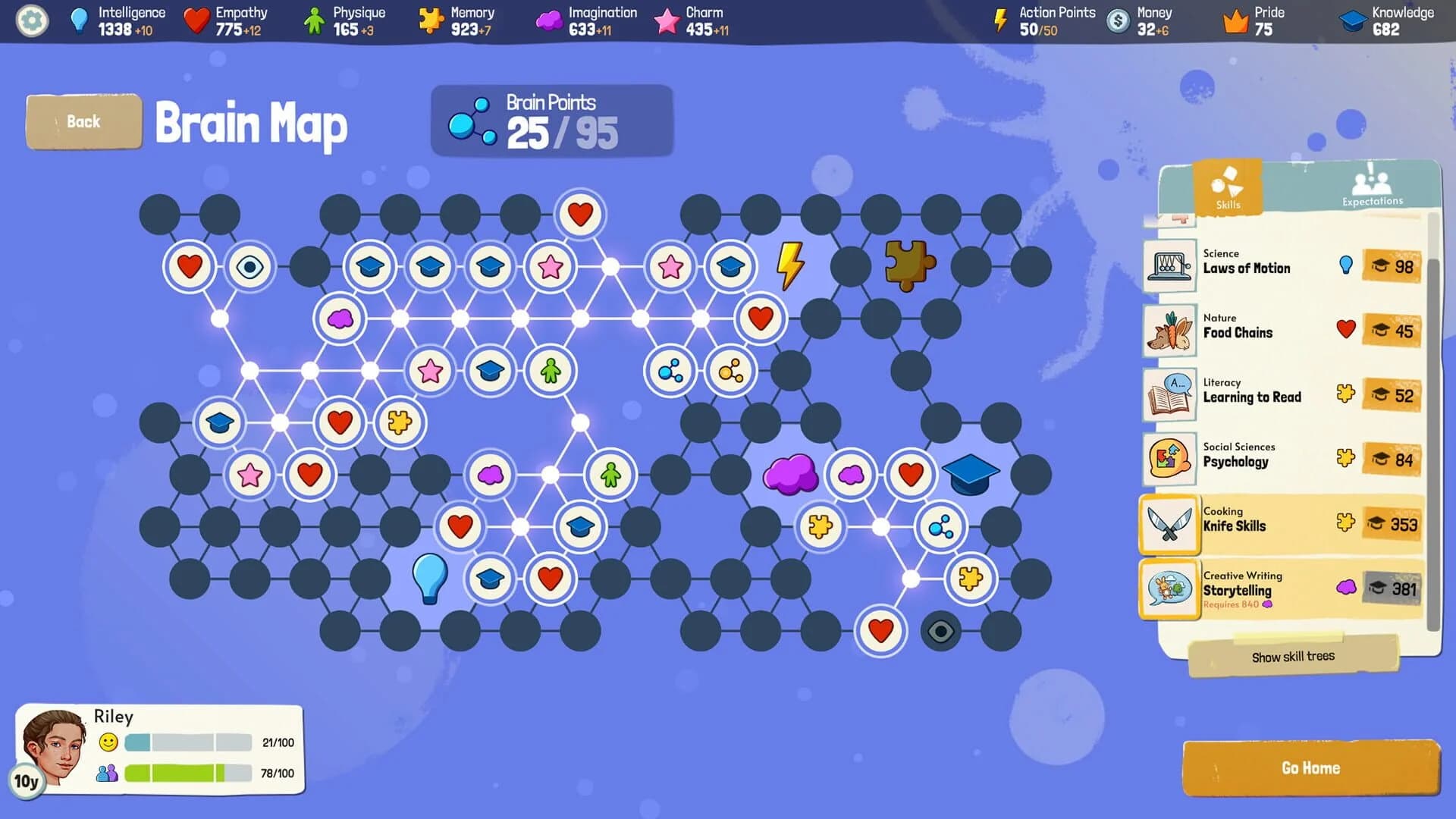Open the Learning to Read literacy icon
The height and width of the screenshot is (819, 1456).
(x=1169, y=394)
